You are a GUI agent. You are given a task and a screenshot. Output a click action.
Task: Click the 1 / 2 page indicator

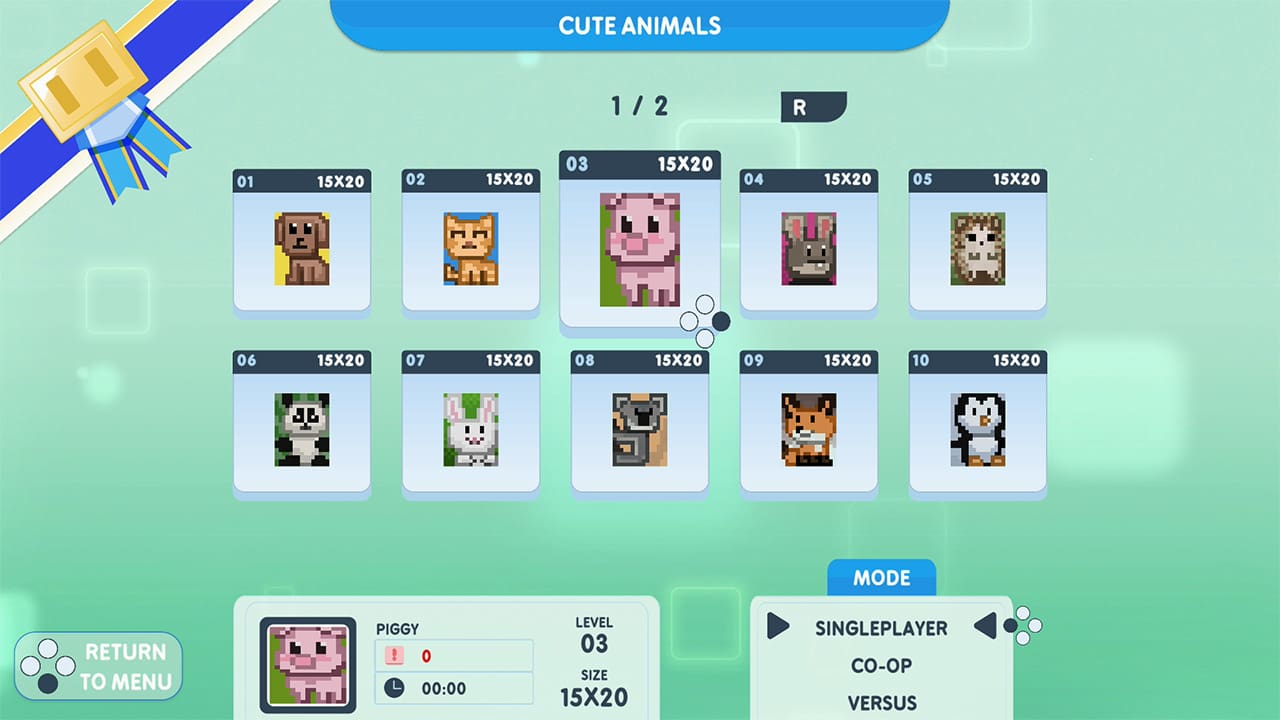640,106
